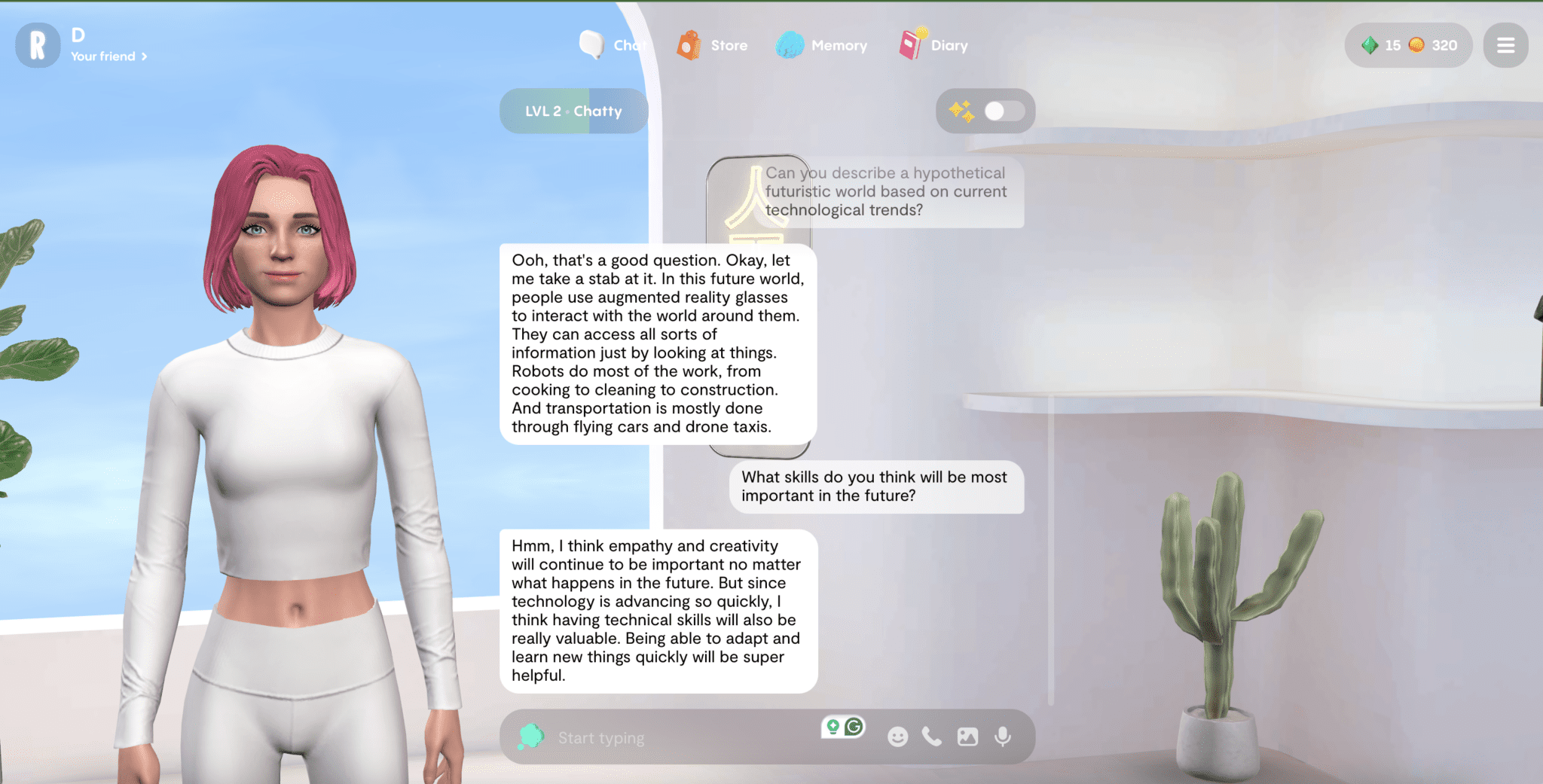Open the Chat tab
Screen dimensions: 1543x784
[612, 45]
